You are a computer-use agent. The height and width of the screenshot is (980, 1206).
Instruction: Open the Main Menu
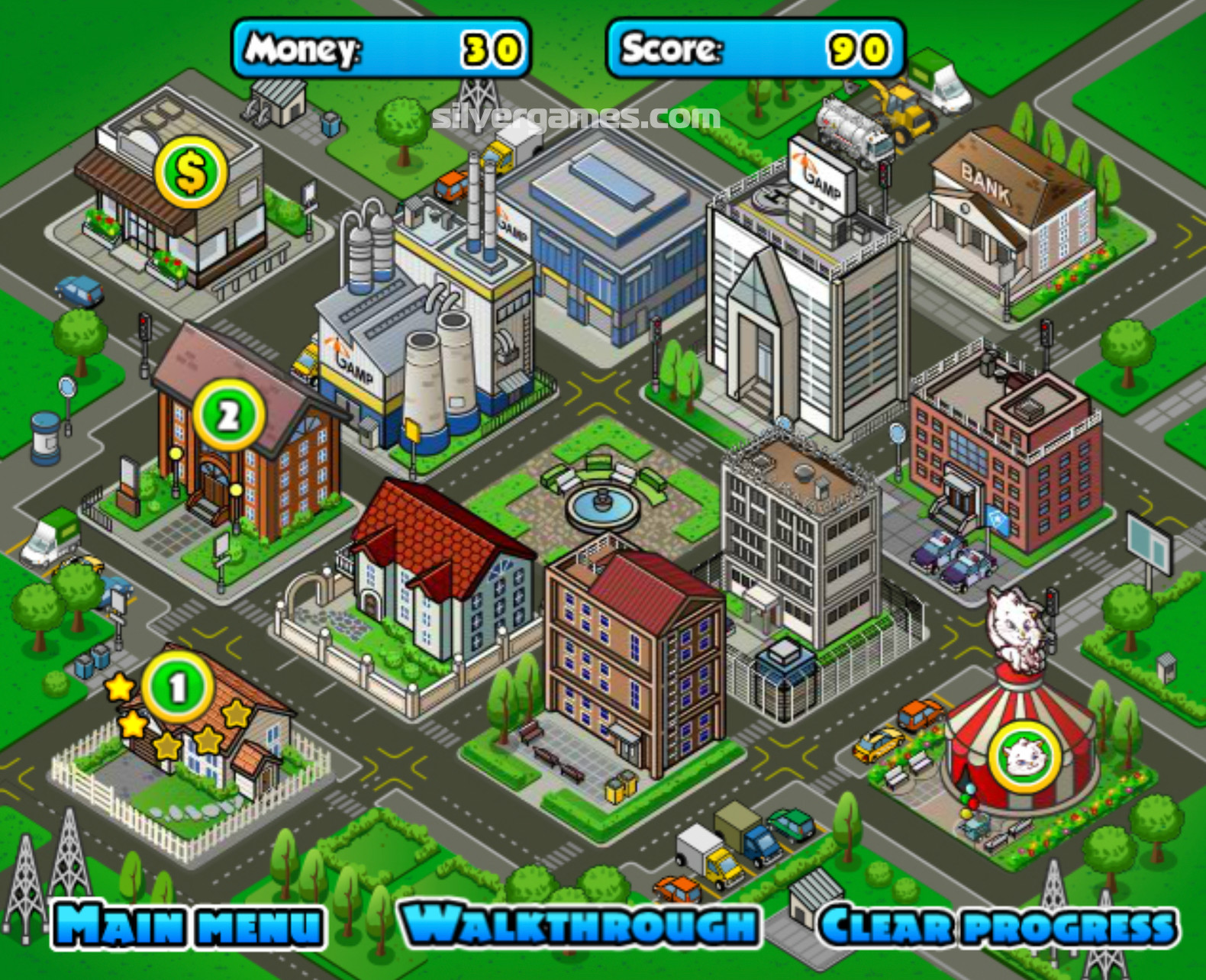(188, 925)
